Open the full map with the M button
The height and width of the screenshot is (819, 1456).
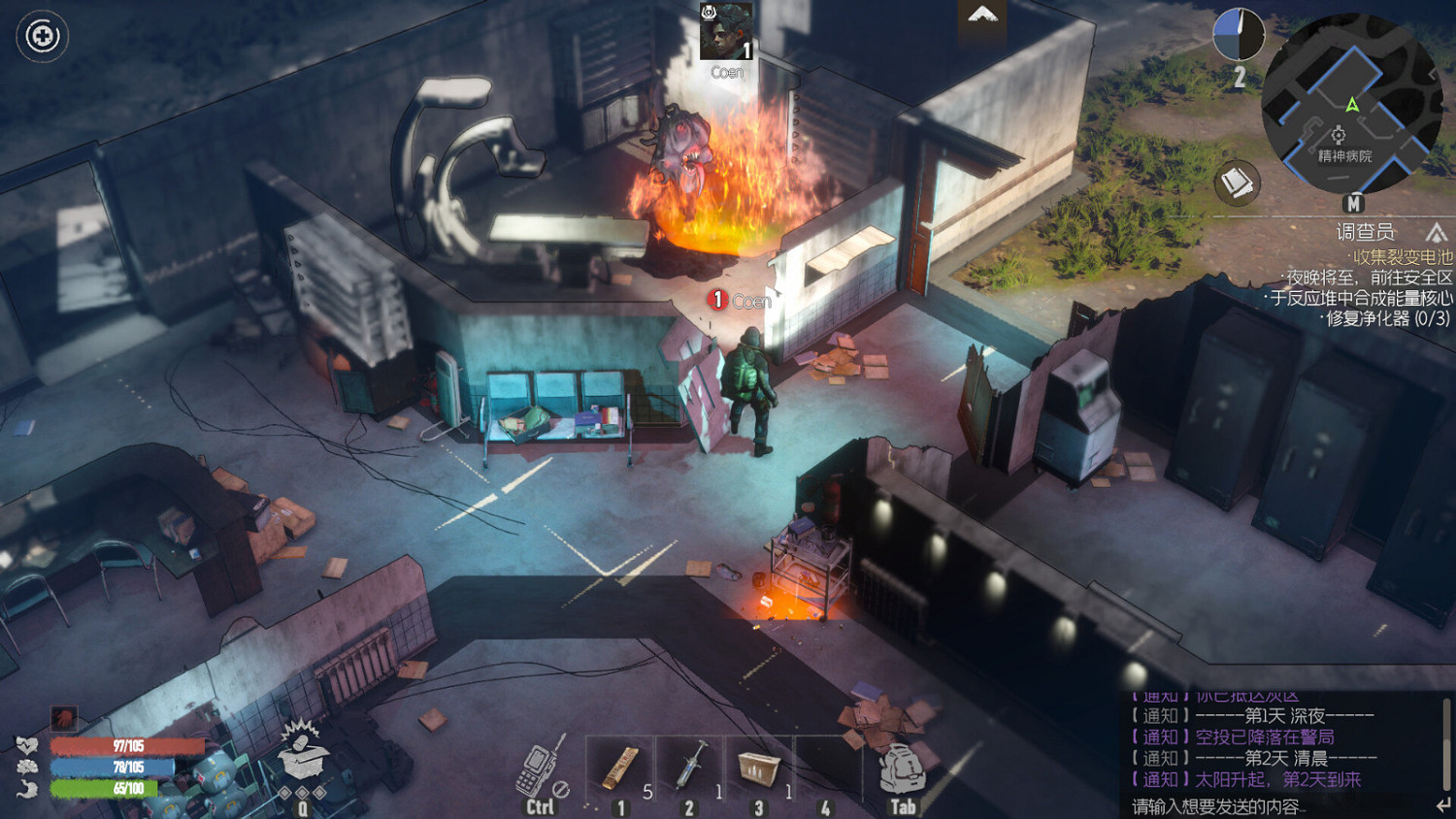(x=1355, y=205)
